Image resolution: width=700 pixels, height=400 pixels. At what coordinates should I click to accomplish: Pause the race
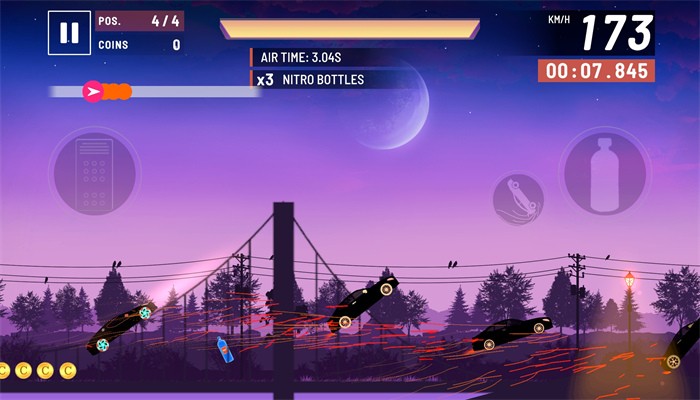coord(69,33)
